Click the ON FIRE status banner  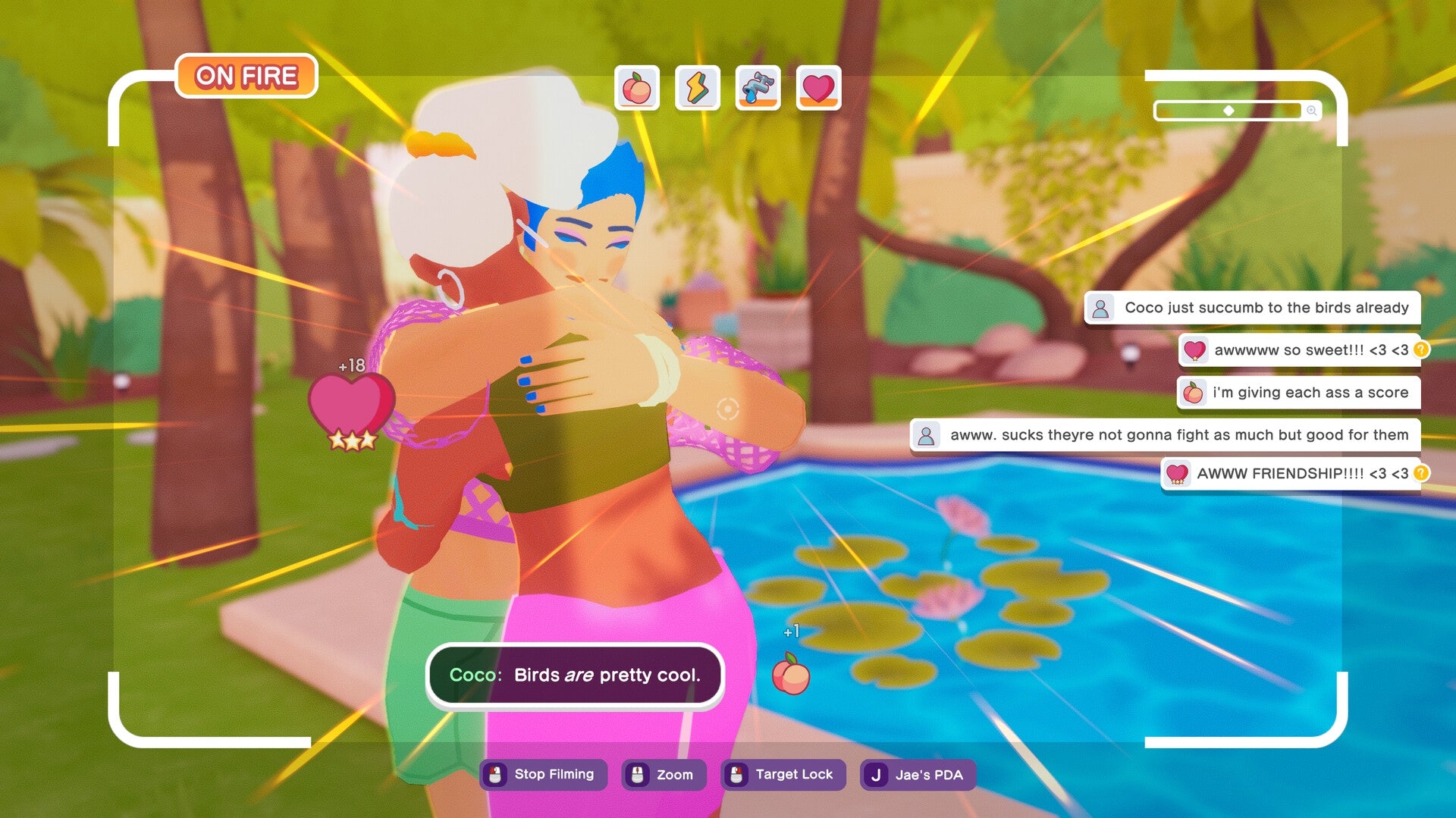click(x=247, y=75)
